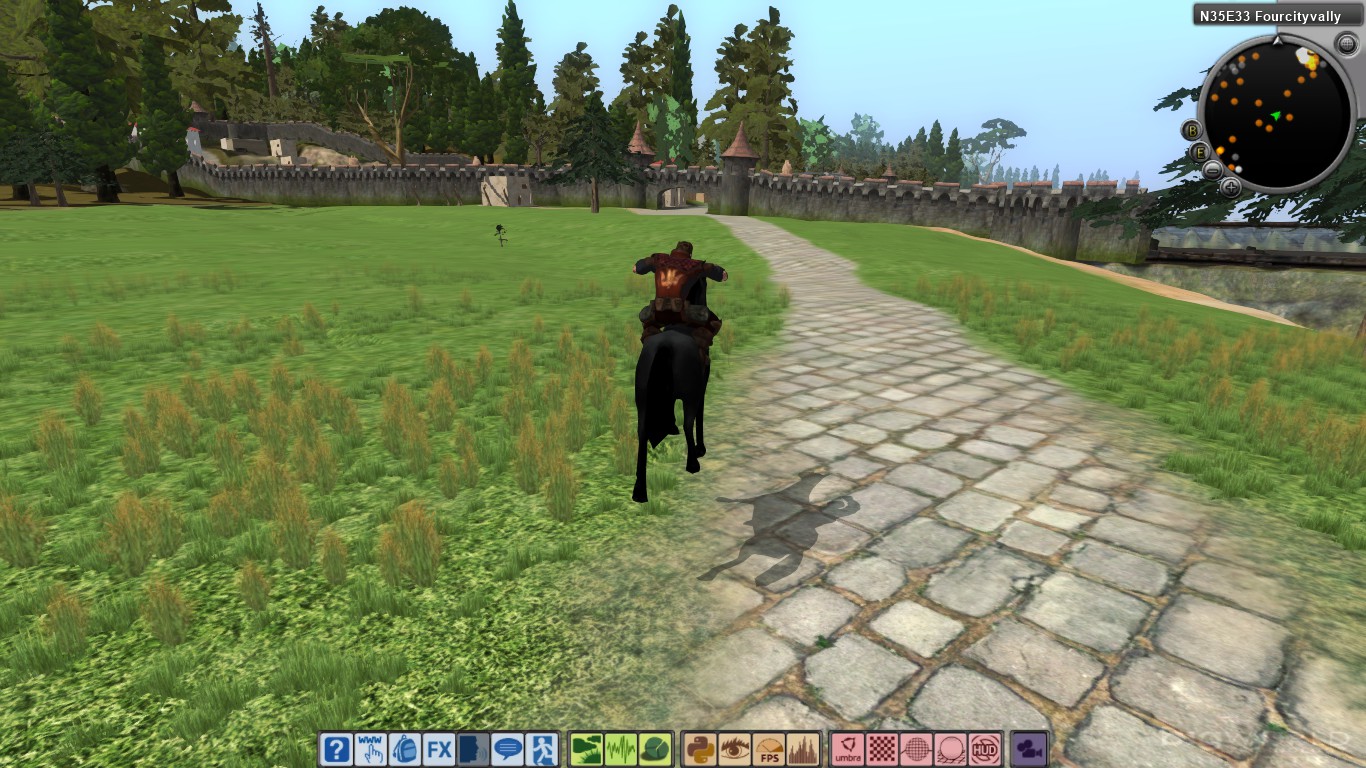Screen dimensions: 1366x768
Task: Open the backpack inventory
Action: 404,749
